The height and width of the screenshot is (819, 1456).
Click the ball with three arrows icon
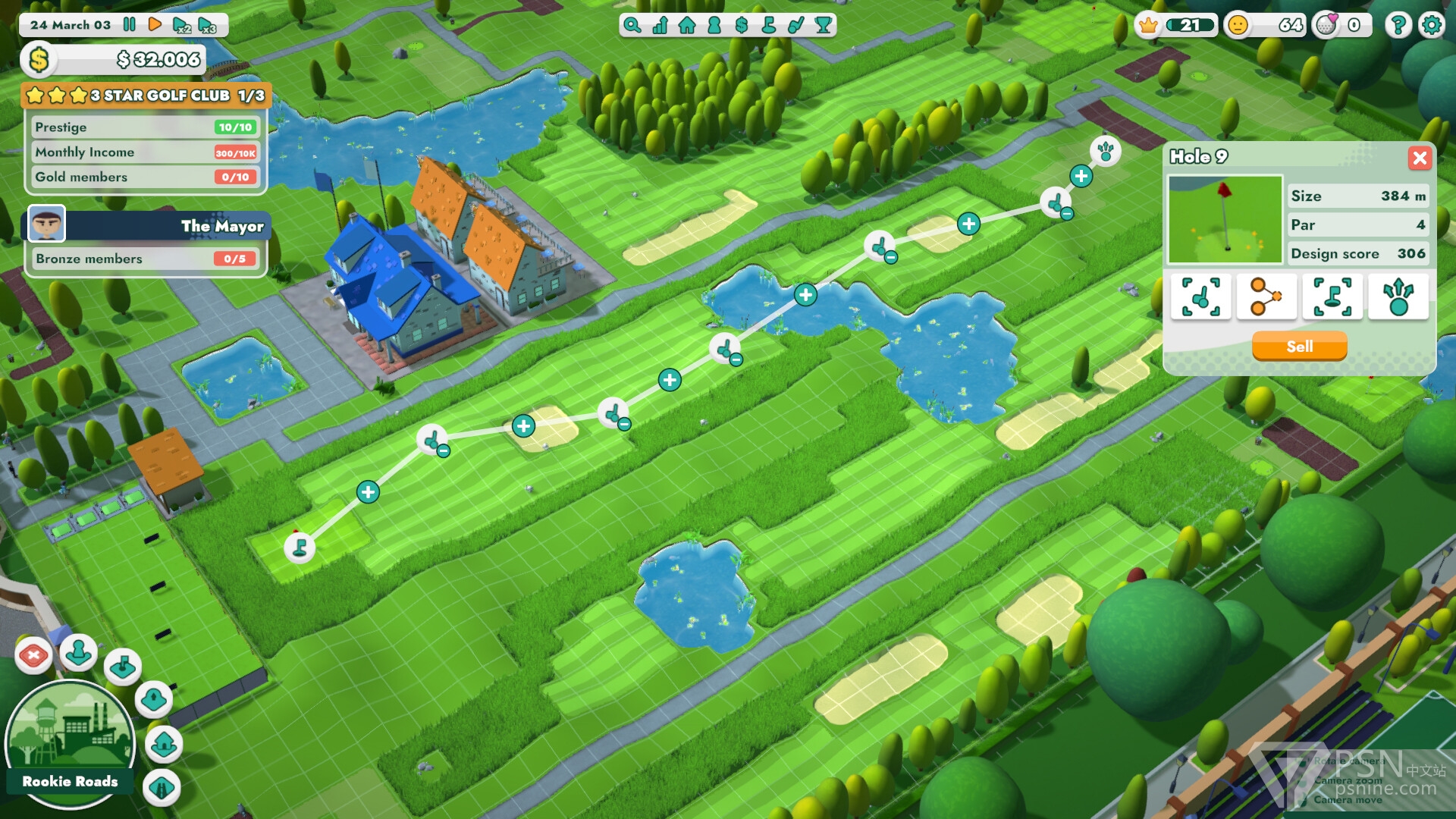1398,296
